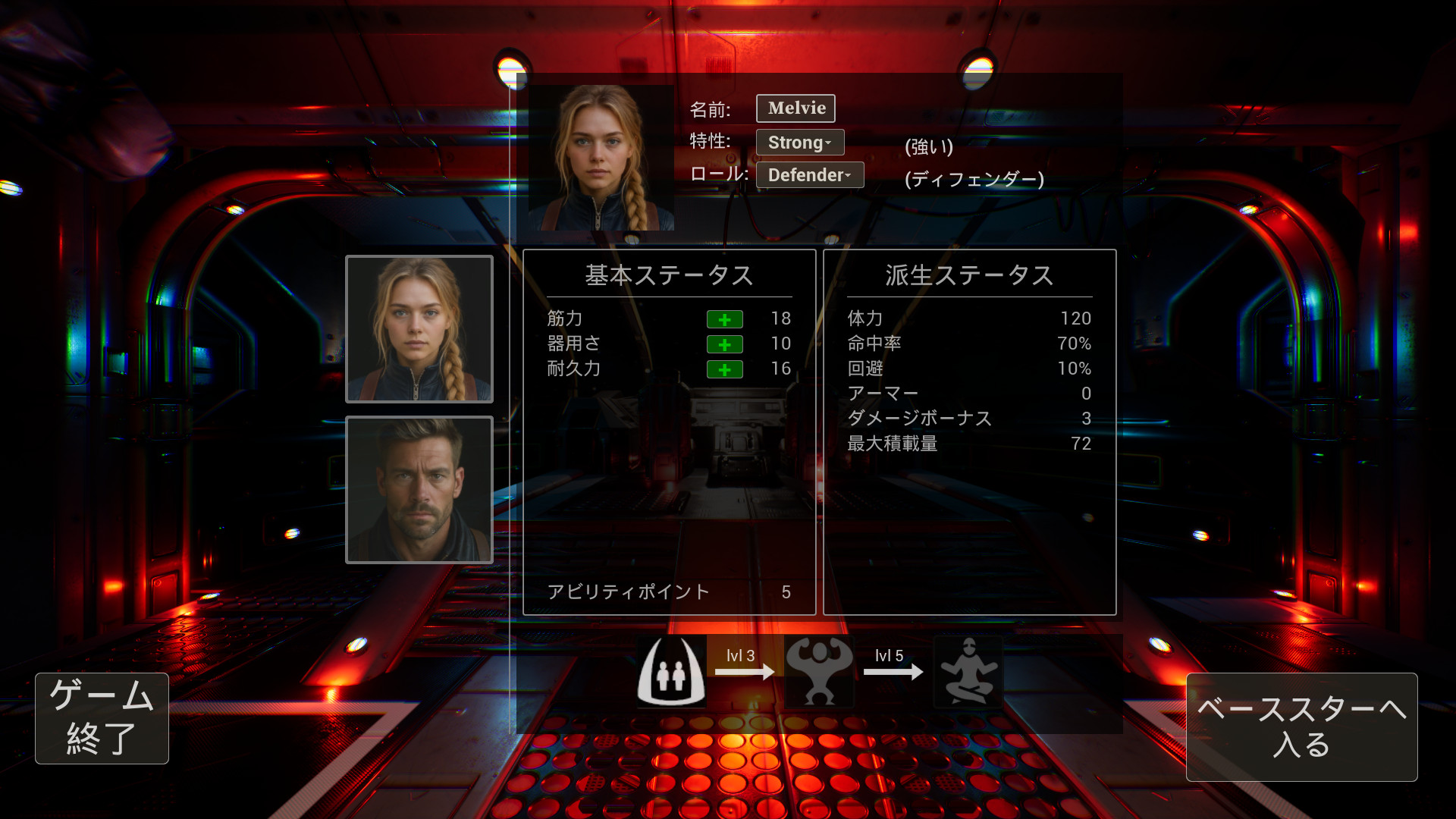The height and width of the screenshot is (819, 1456).
Task: Open the Defender role dropdown
Action: tap(809, 175)
